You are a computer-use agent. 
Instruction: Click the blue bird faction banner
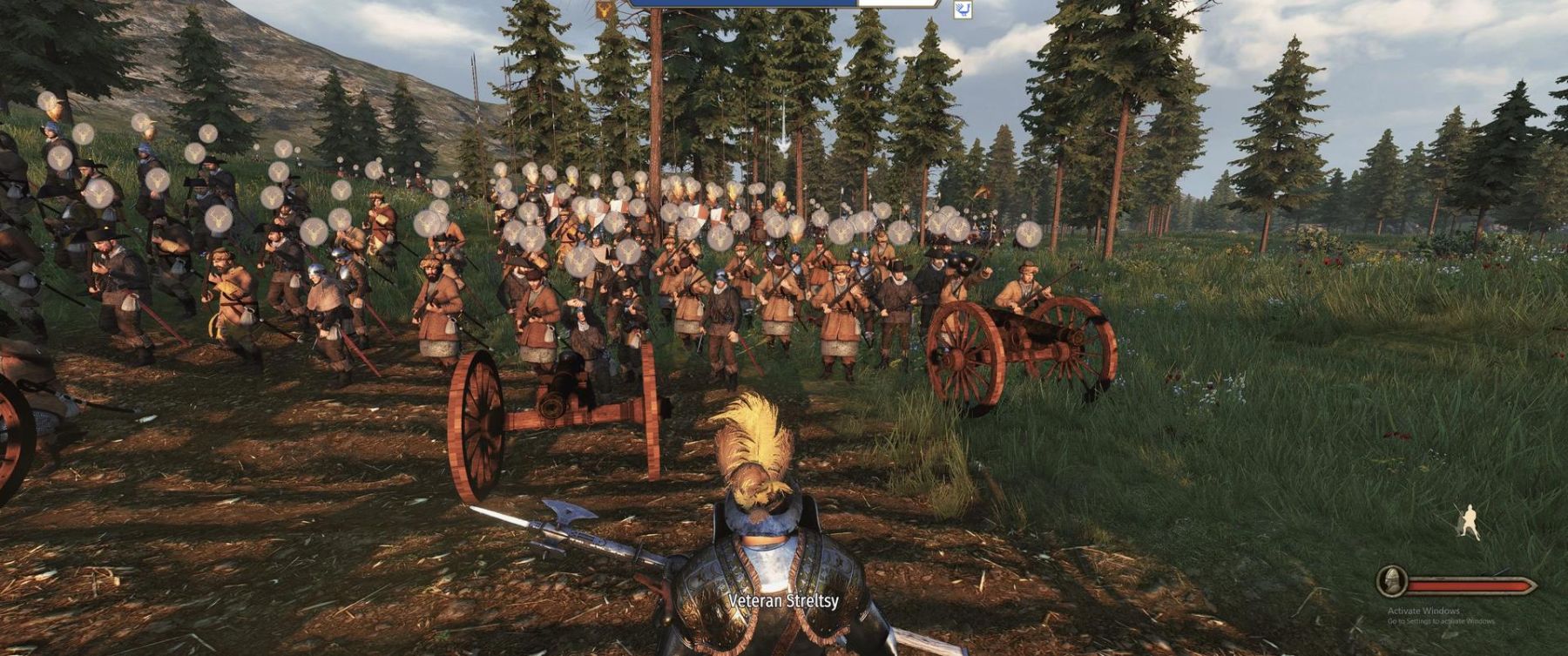click(x=963, y=10)
